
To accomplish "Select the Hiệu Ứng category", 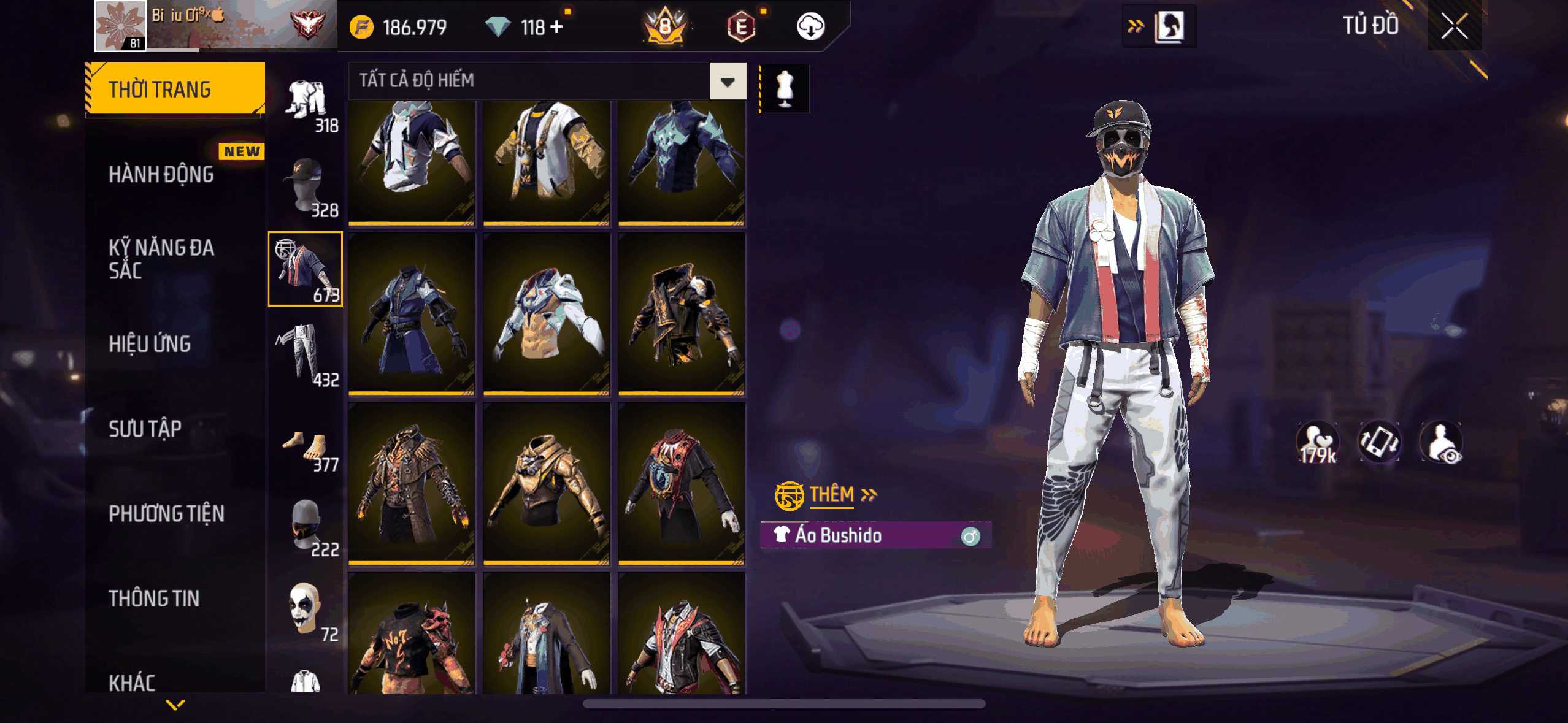I will coord(150,344).
